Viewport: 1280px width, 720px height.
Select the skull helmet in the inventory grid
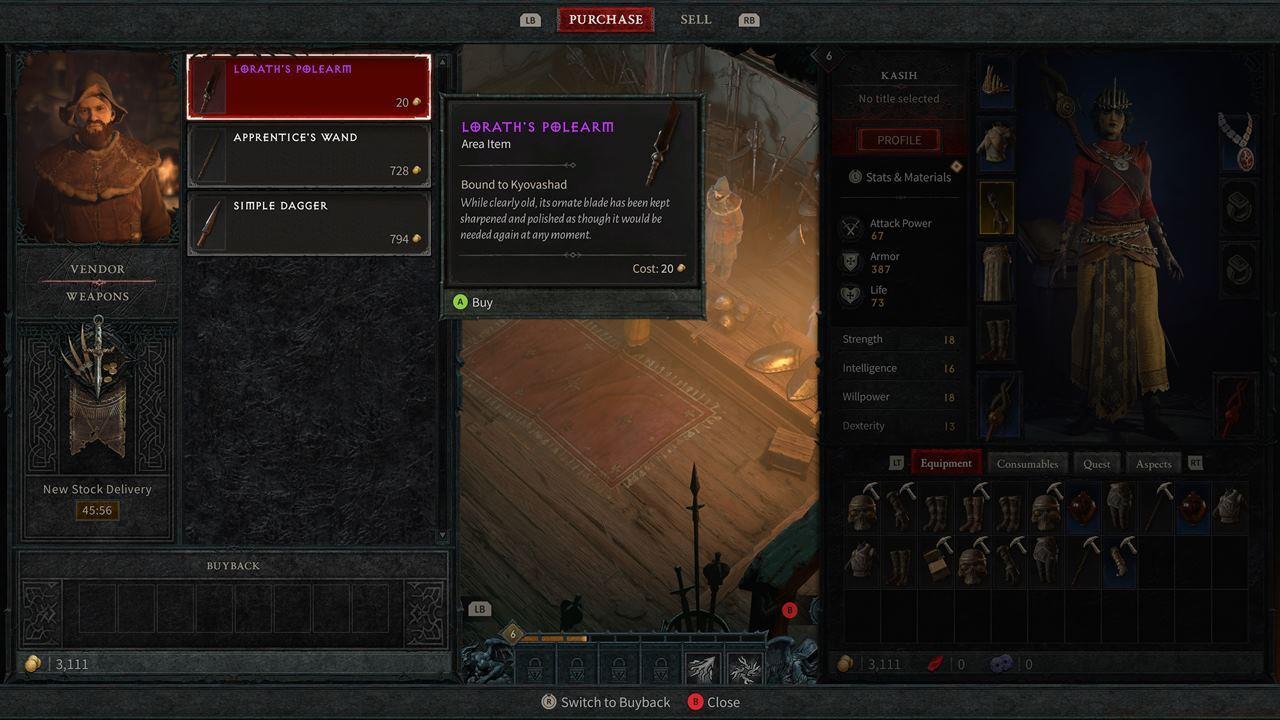[862, 510]
